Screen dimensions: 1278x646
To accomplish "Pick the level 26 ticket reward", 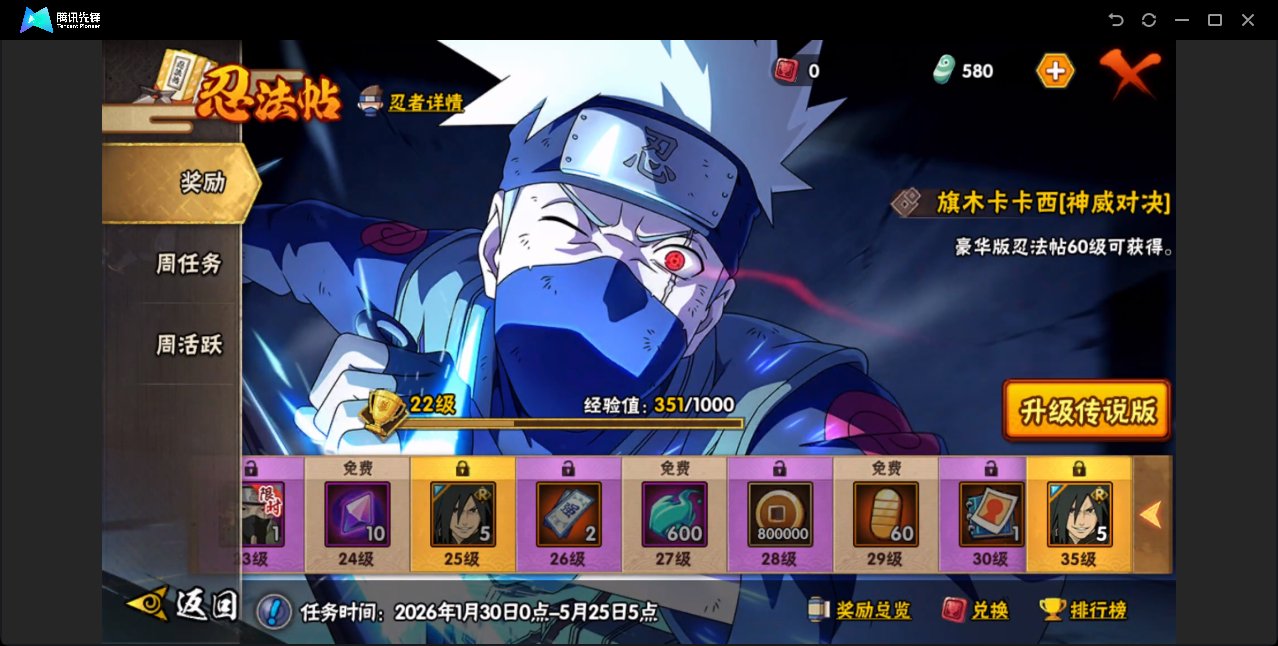I will [569, 514].
